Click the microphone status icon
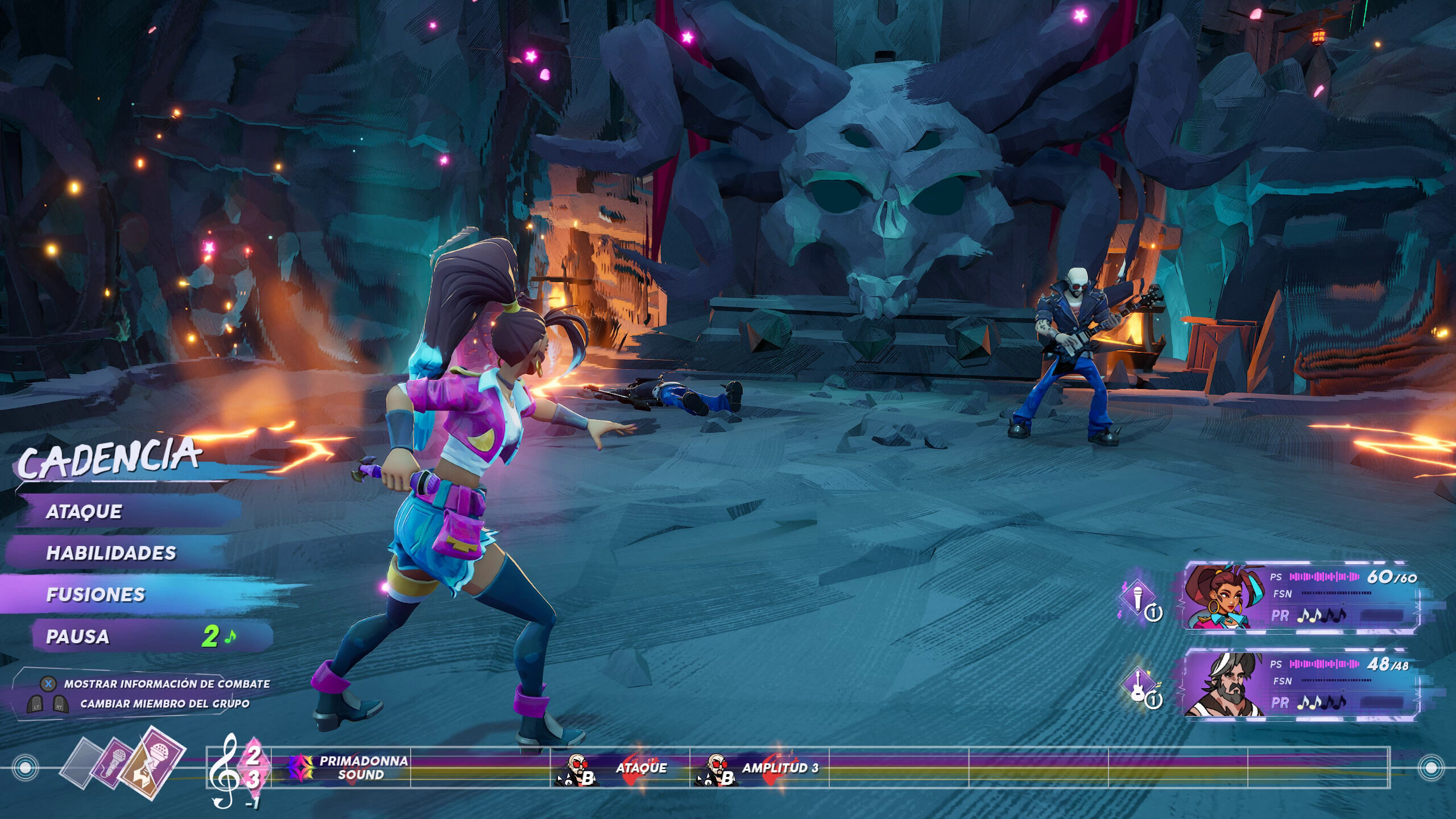The image size is (1456, 819). pos(1138,598)
